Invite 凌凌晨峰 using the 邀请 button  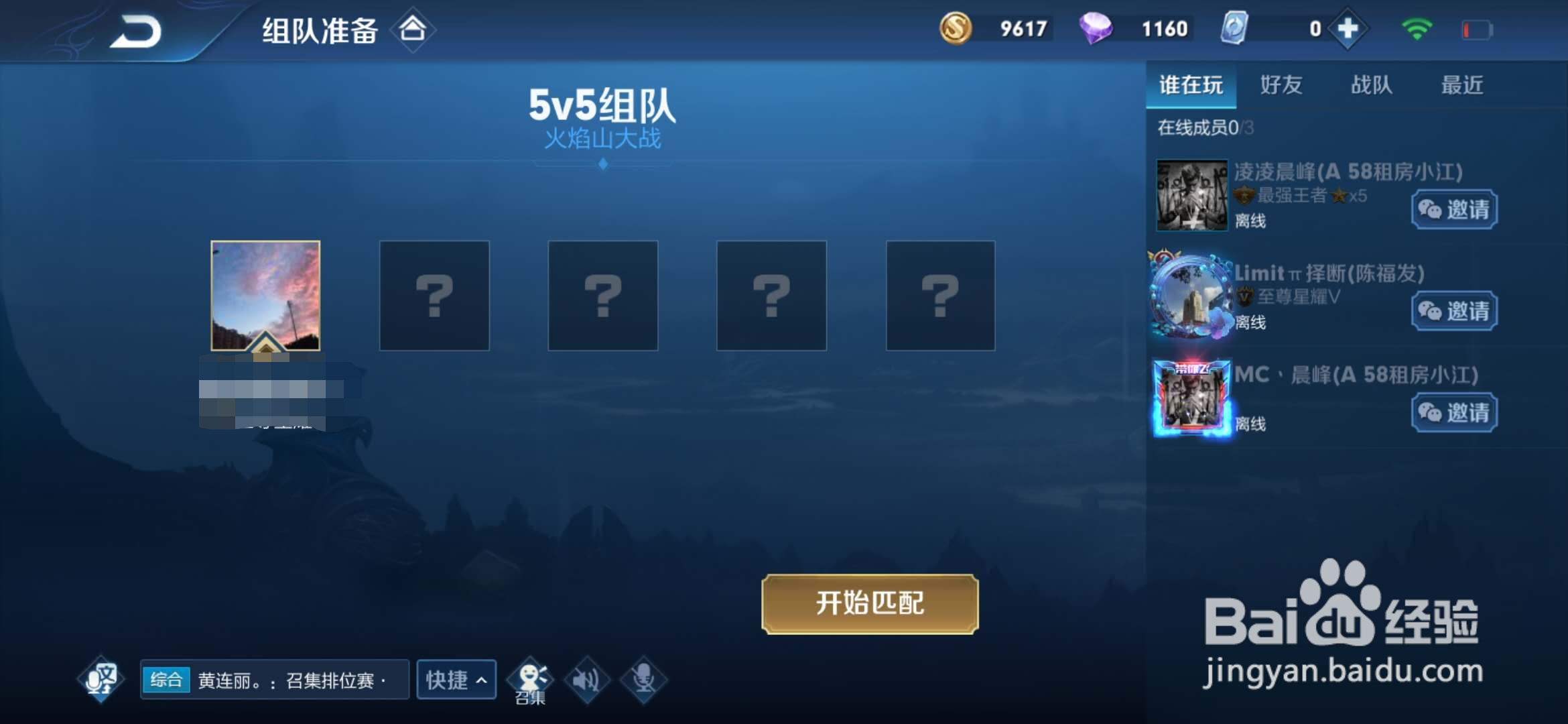(x=1453, y=210)
